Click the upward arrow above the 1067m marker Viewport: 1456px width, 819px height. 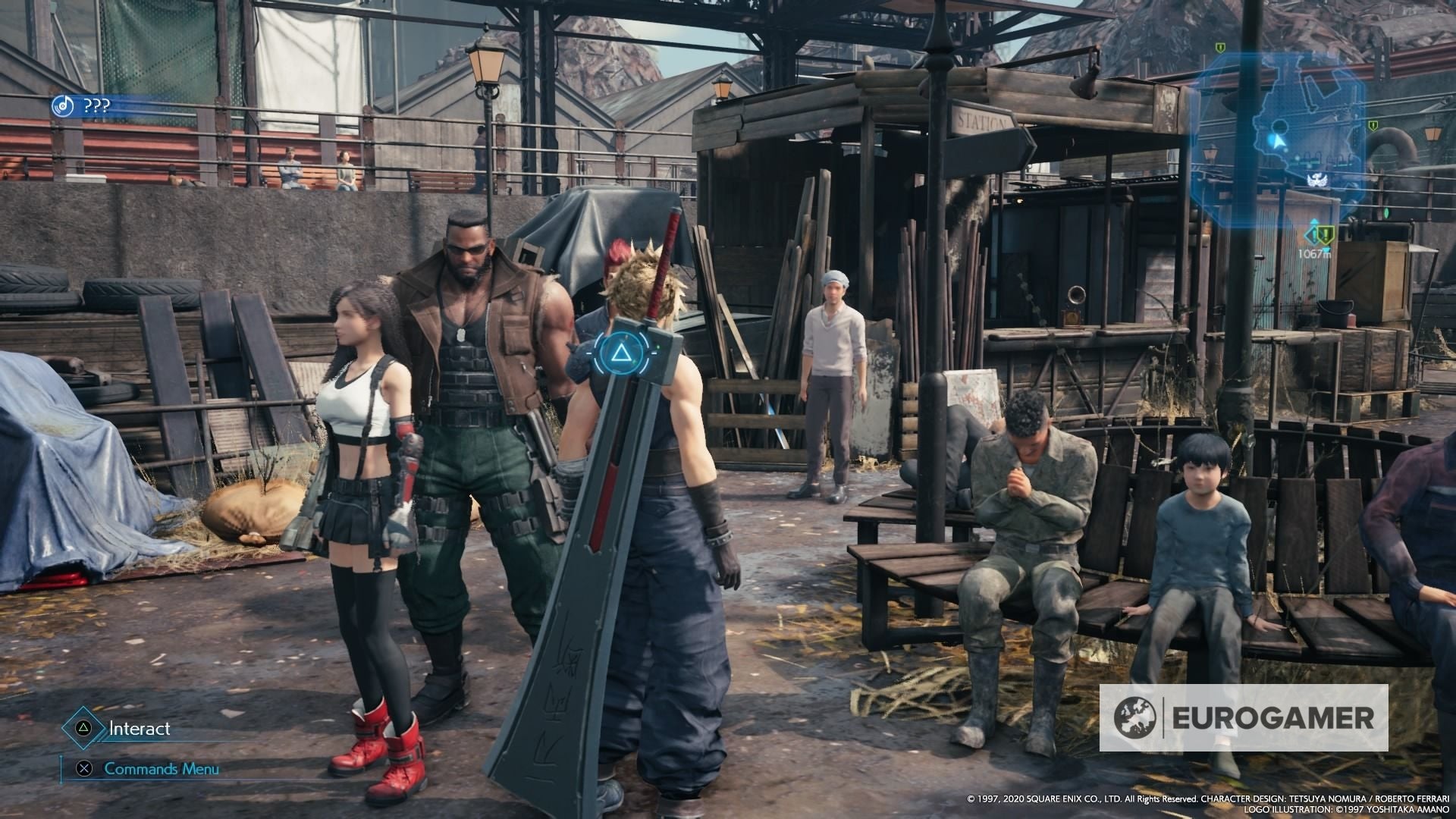(x=1314, y=222)
